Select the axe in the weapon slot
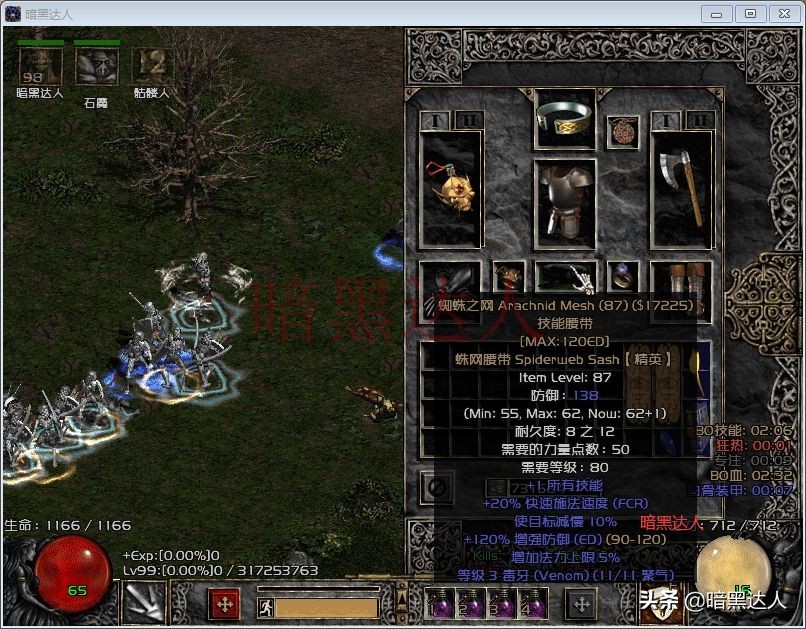Viewport: 806px width, 629px height. pyautogui.click(x=681, y=190)
